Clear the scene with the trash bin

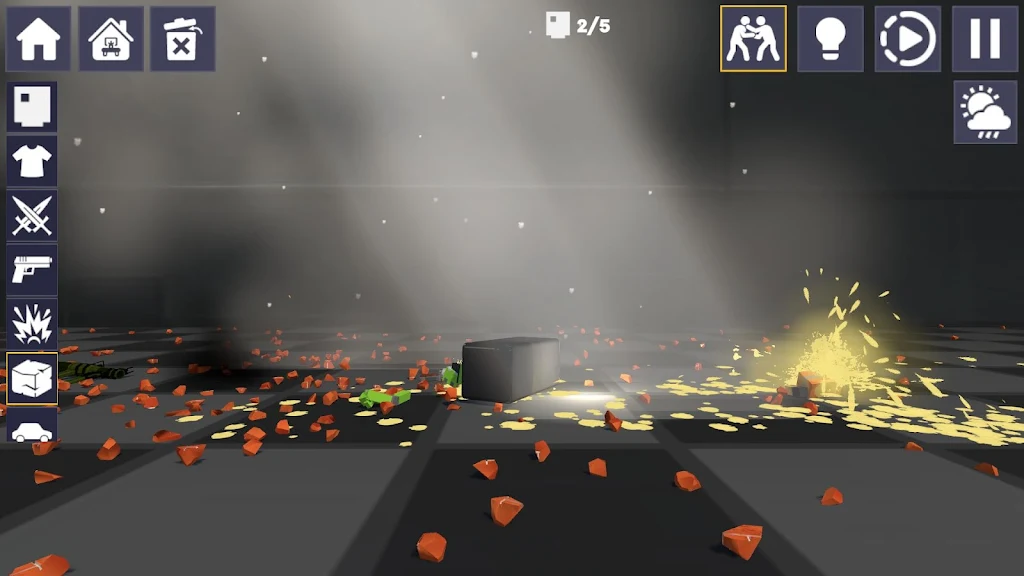(183, 39)
